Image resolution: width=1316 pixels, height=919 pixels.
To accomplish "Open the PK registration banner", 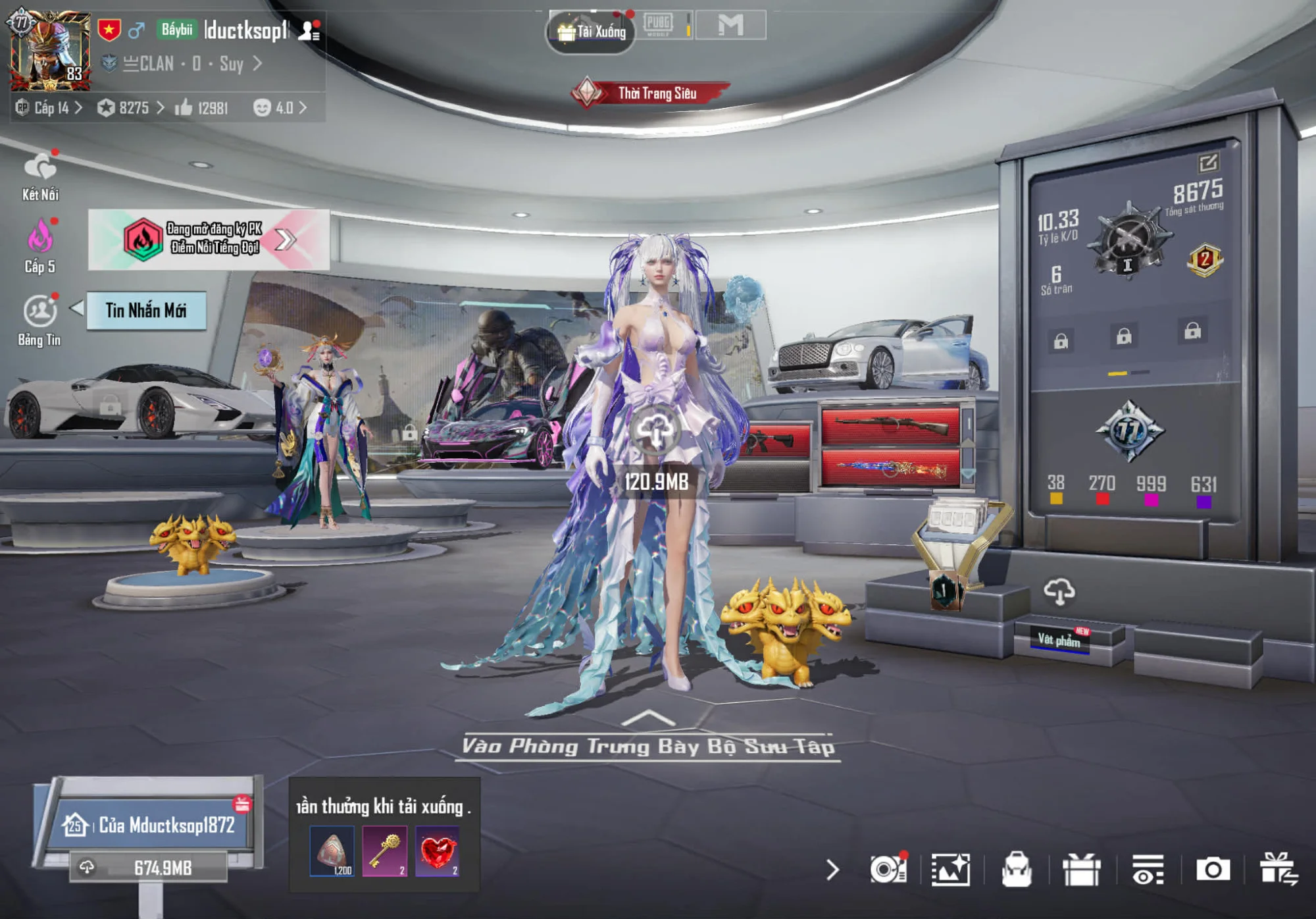I will tap(209, 239).
